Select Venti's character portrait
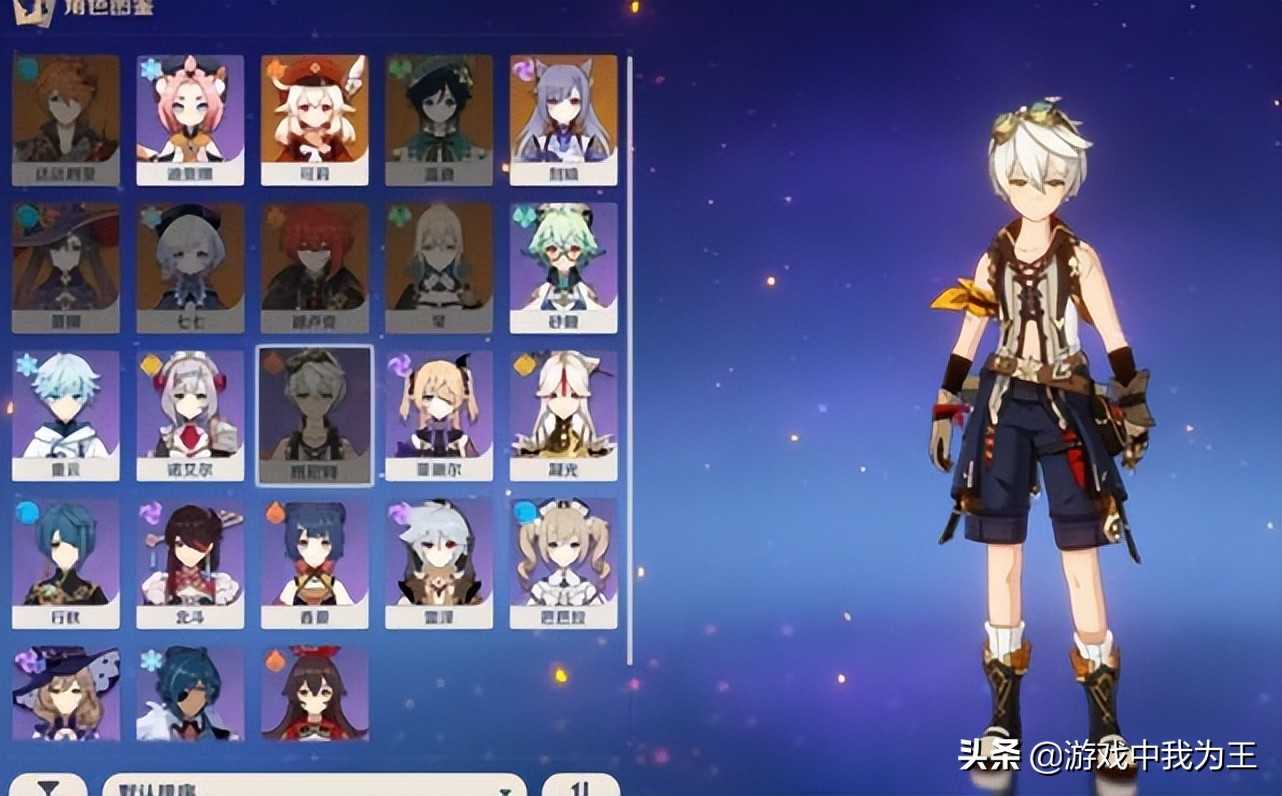 (x=438, y=115)
